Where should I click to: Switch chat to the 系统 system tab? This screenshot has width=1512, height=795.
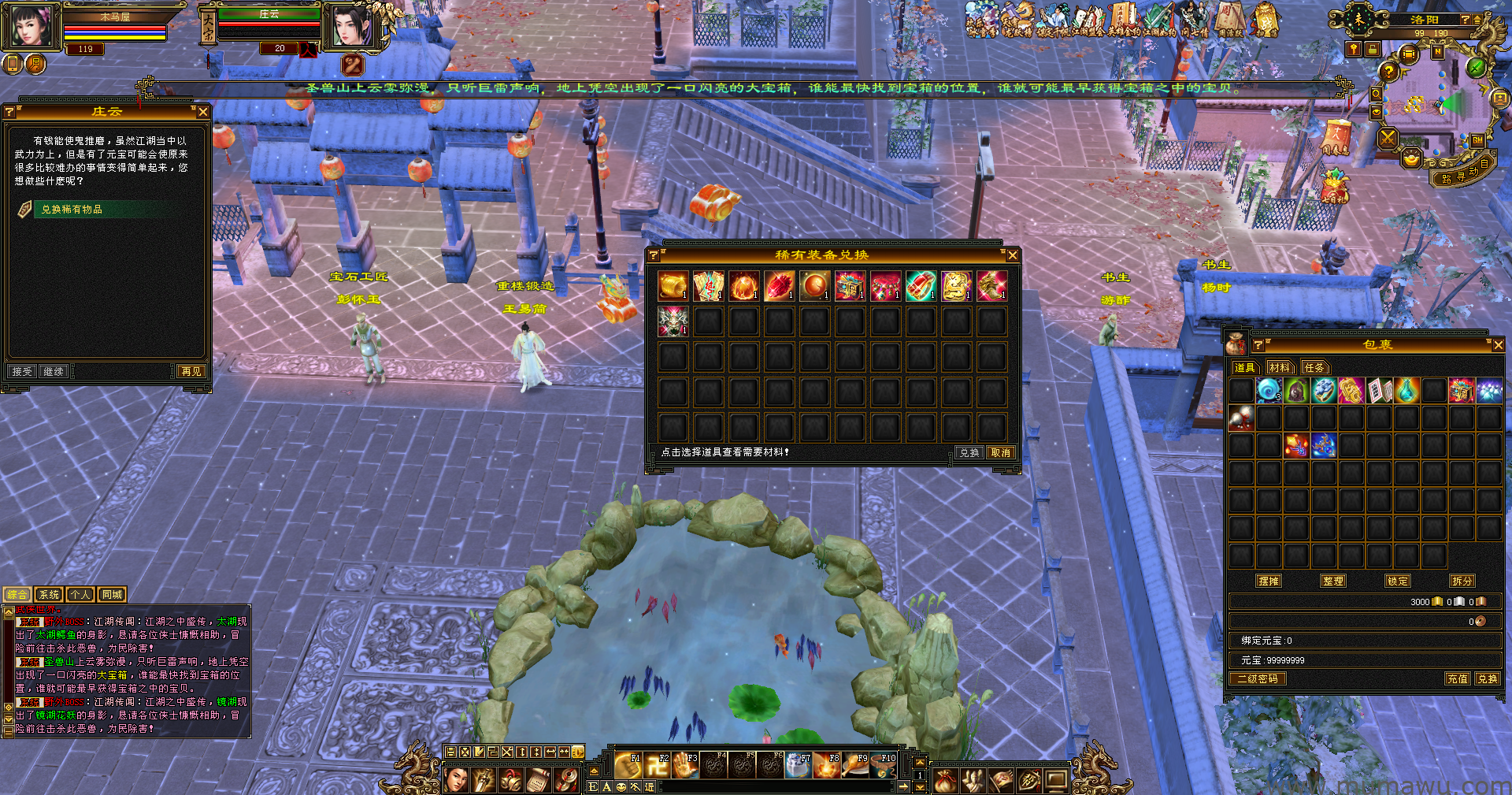click(x=49, y=595)
